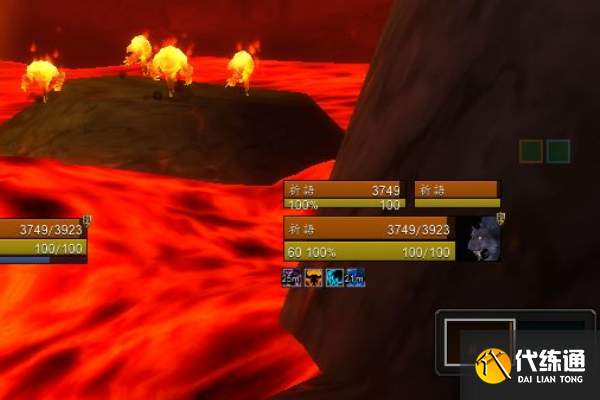This screenshot has width=600, height=400.
Task: Select the small unit frame without health number
Action: click(457, 195)
